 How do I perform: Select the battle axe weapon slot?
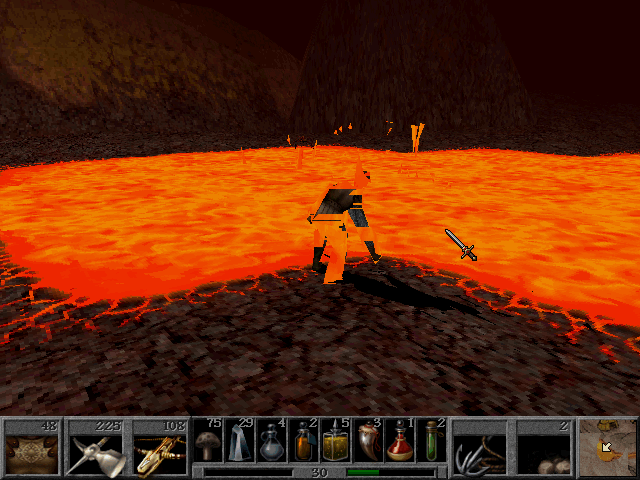tap(96, 448)
